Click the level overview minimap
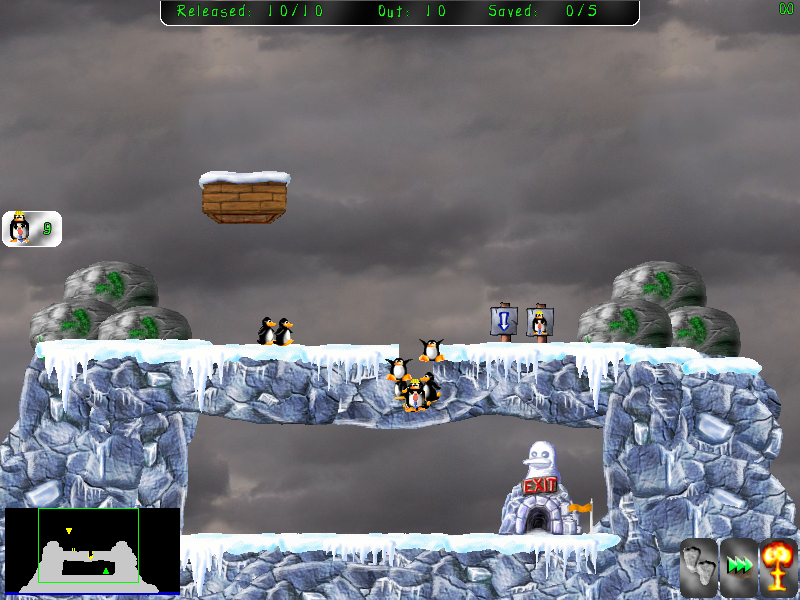The height and width of the screenshot is (600, 800). pos(92,550)
